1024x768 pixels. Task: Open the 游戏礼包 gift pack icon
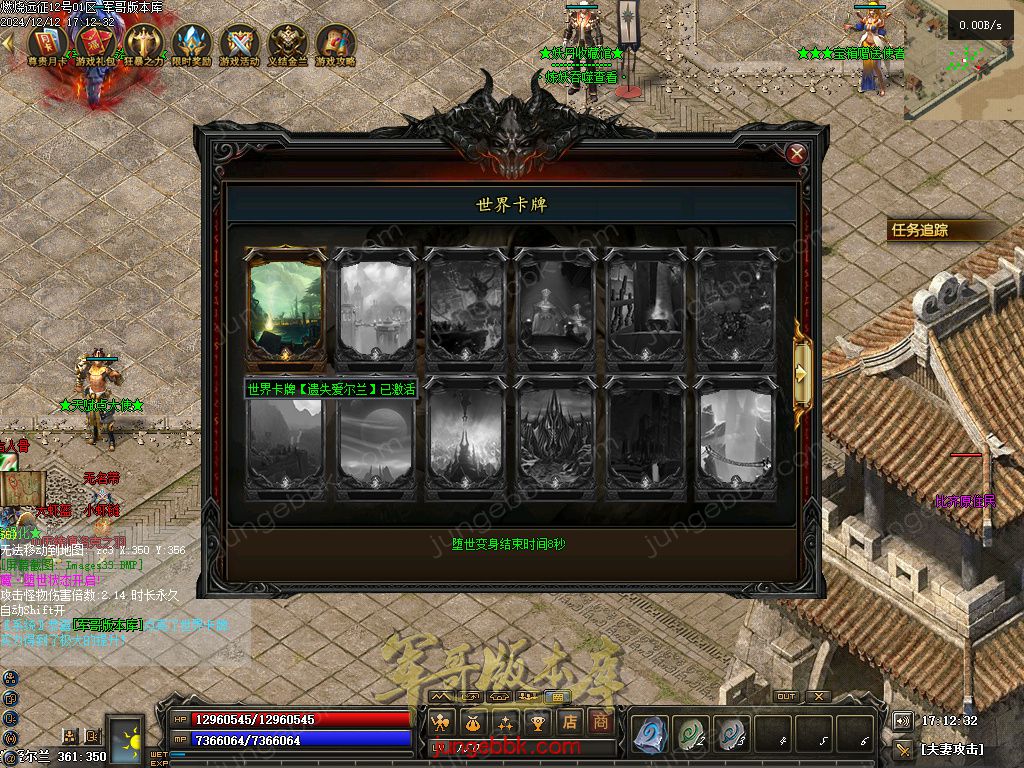[95, 44]
